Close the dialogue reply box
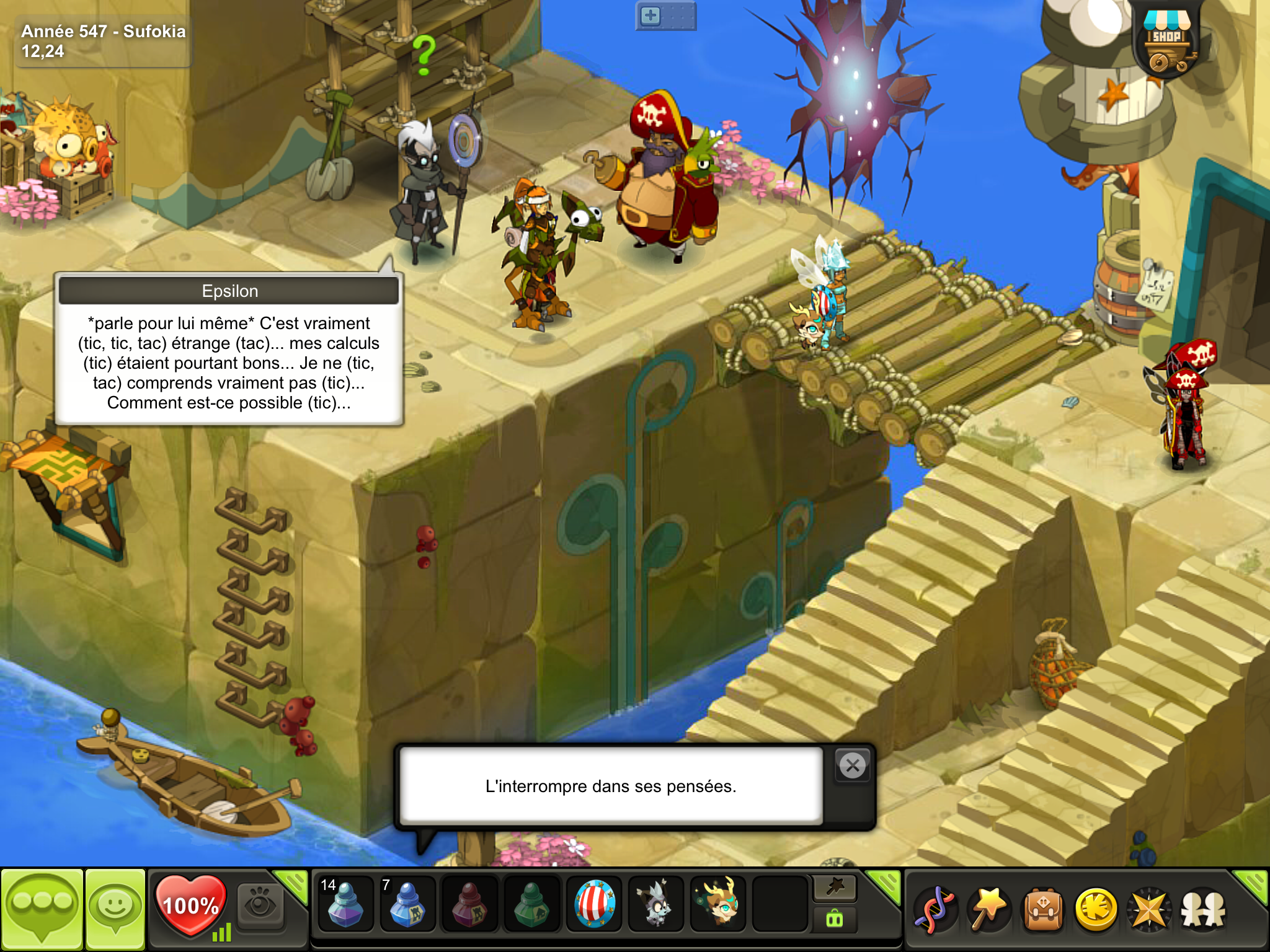This screenshot has width=1270, height=952. [853, 766]
